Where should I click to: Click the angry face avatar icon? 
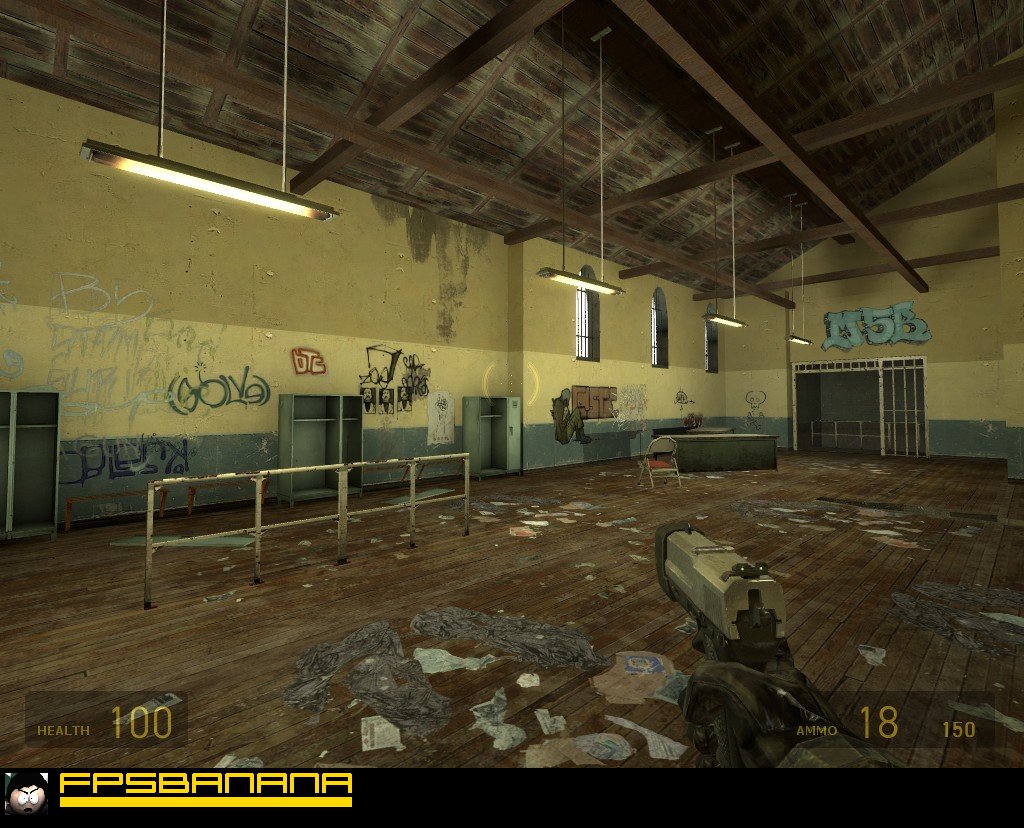pos(27,791)
